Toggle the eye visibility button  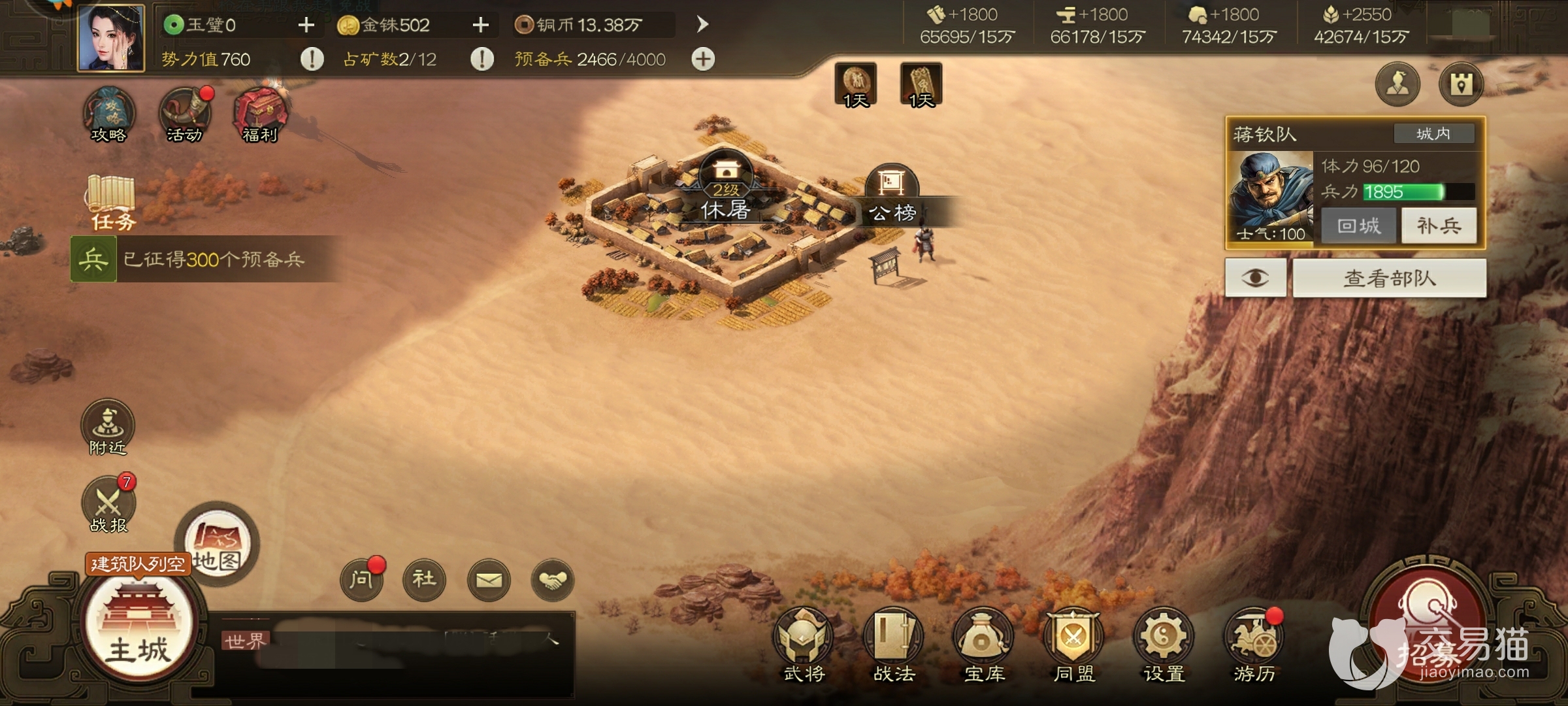click(x=1255, y=278)
